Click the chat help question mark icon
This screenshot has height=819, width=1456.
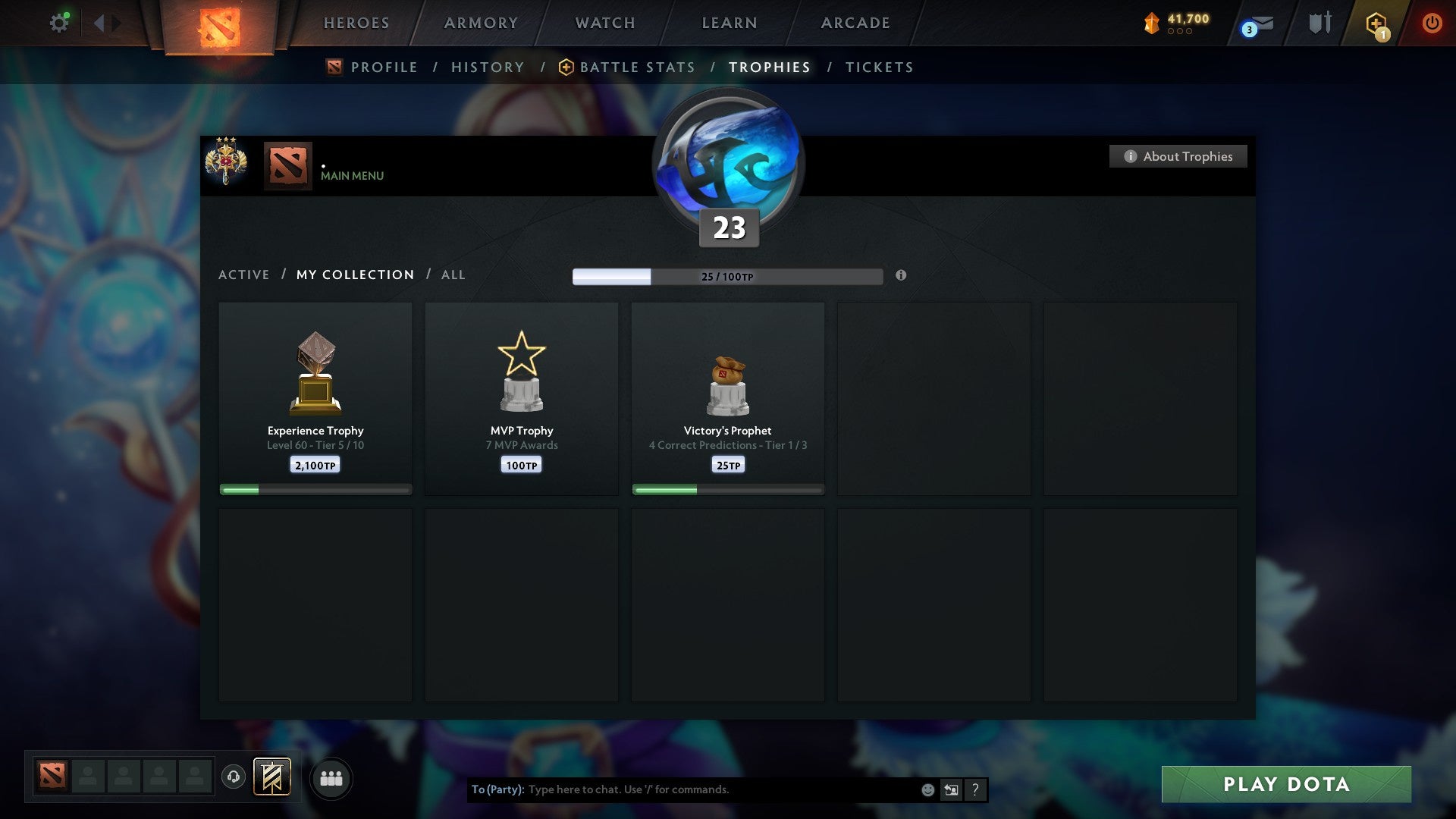(974, 789)
